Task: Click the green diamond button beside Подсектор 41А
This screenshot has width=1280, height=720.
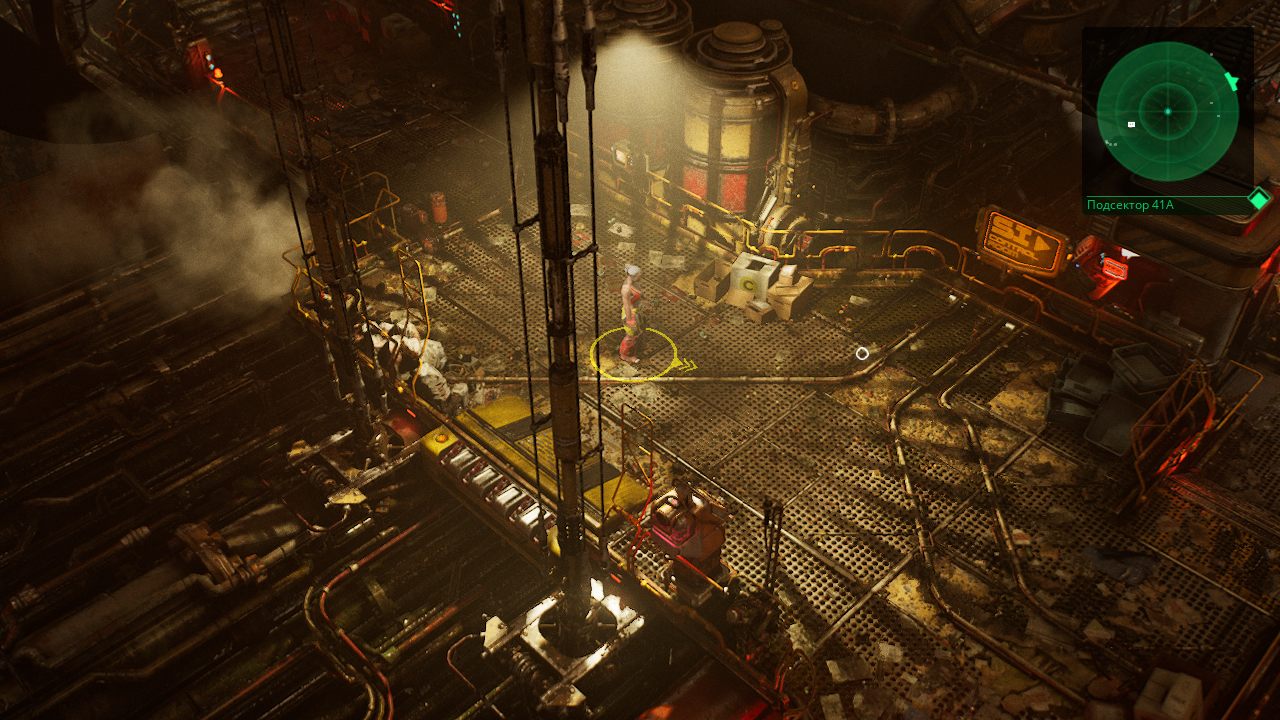Action: pos(1258,200)
